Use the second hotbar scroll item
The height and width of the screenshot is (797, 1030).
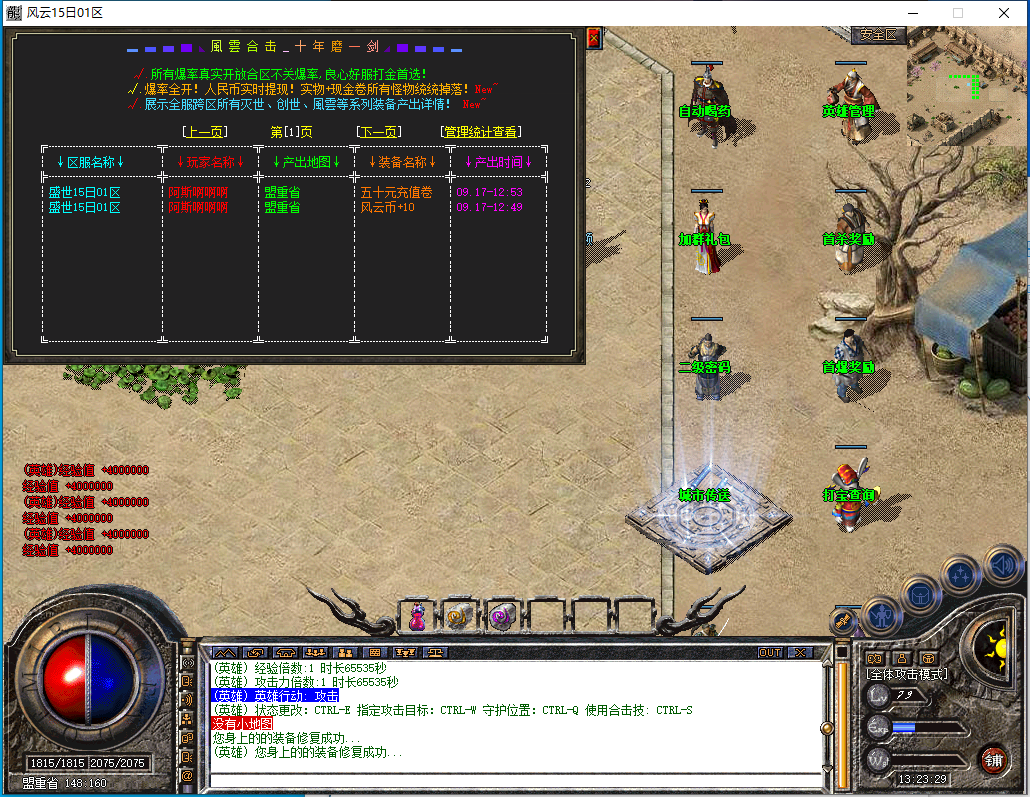(459, 618)
